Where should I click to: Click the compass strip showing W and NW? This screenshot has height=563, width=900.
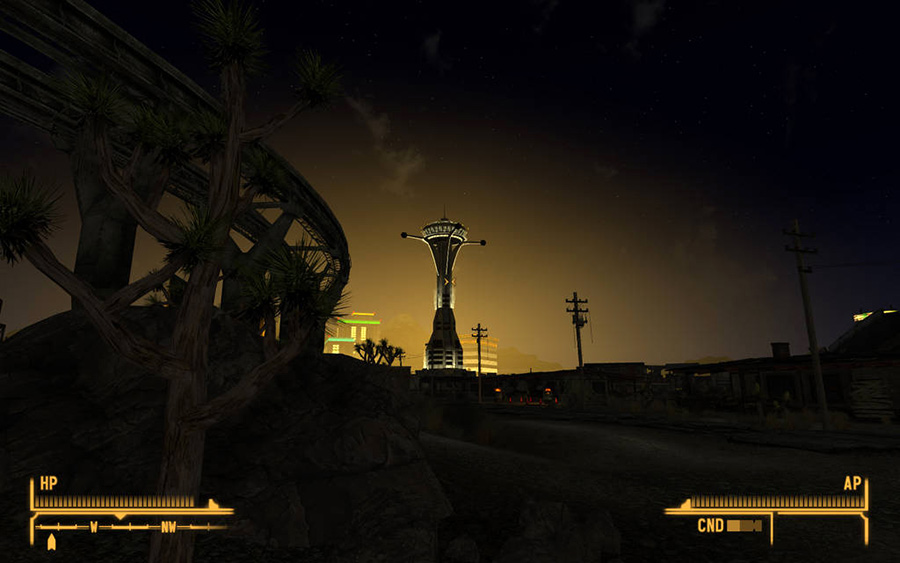[132, 526]
